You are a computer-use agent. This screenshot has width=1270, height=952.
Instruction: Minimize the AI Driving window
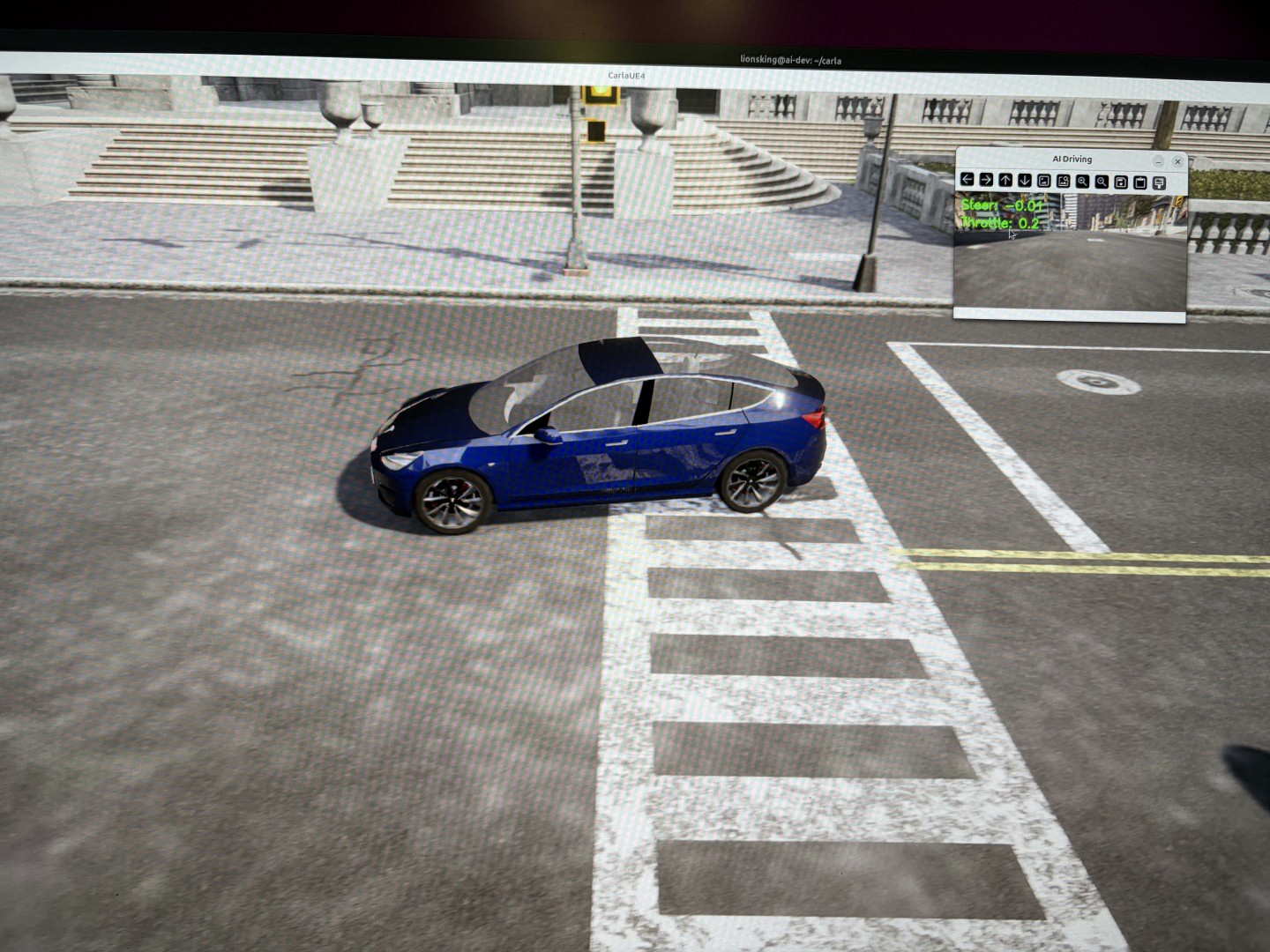pyautogui.click(x=1158, y=161)
